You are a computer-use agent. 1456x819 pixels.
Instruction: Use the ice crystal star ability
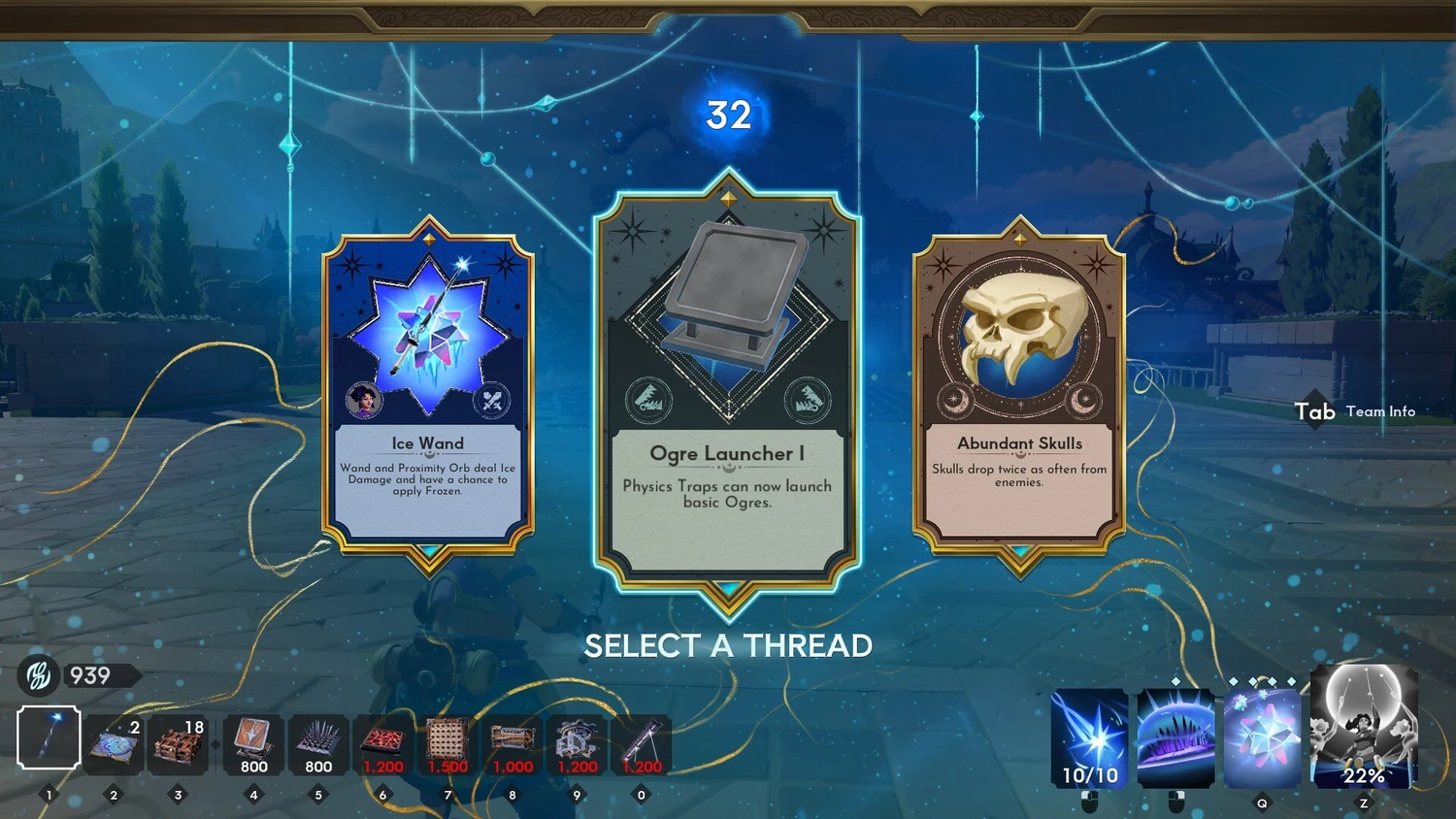tap(1262, 737)
